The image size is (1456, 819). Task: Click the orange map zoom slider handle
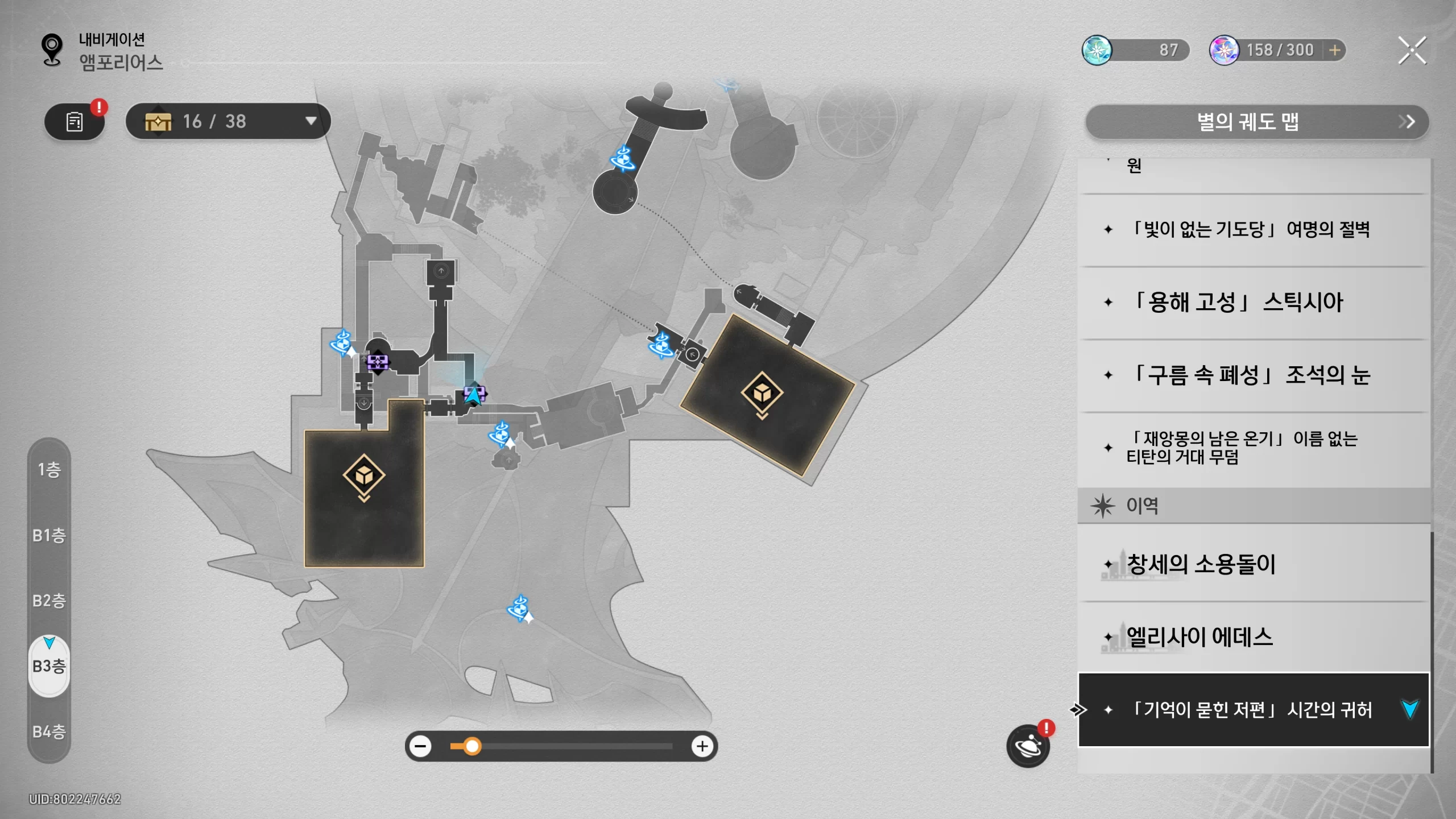[x=471, y=746]
